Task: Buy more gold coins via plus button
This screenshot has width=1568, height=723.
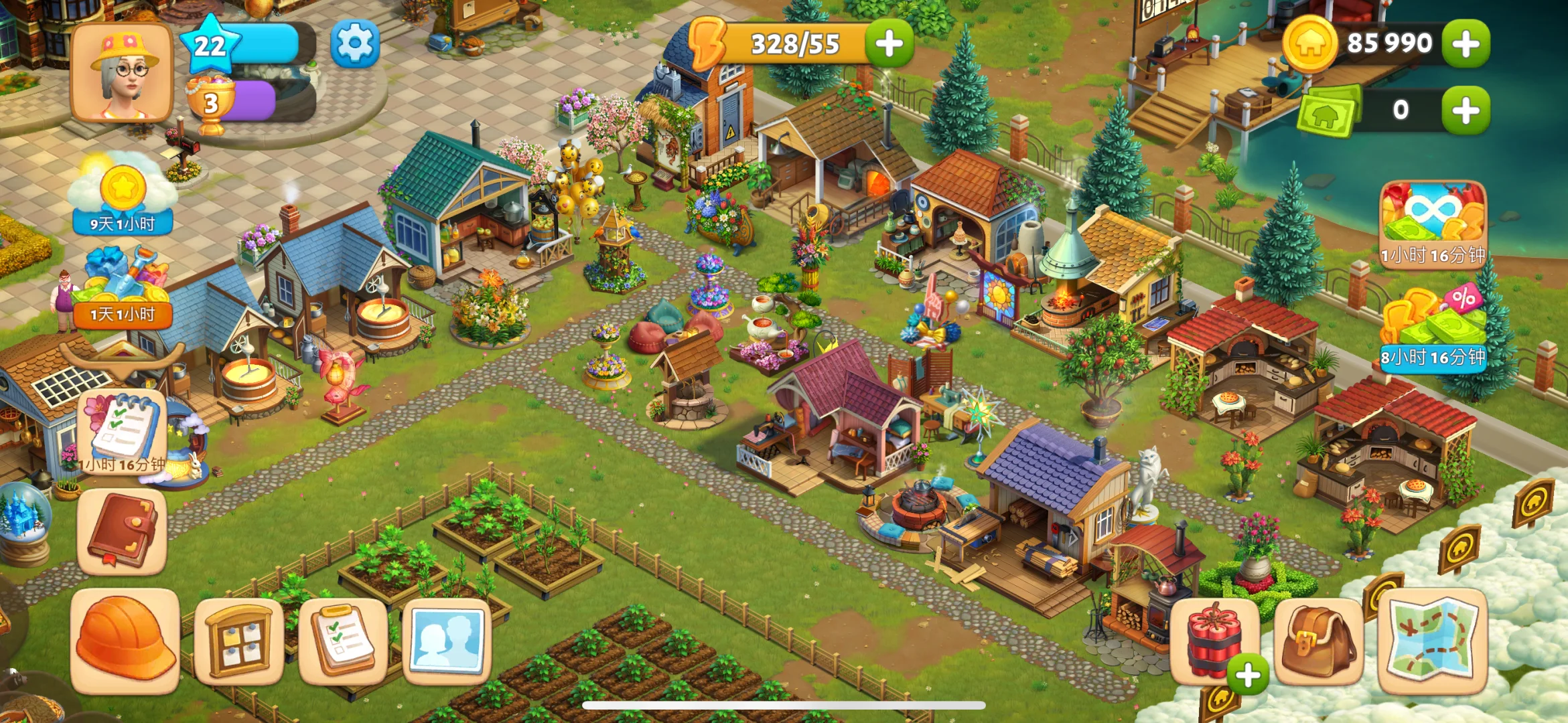Action: pyautogui.click(x=1466, y=44)
